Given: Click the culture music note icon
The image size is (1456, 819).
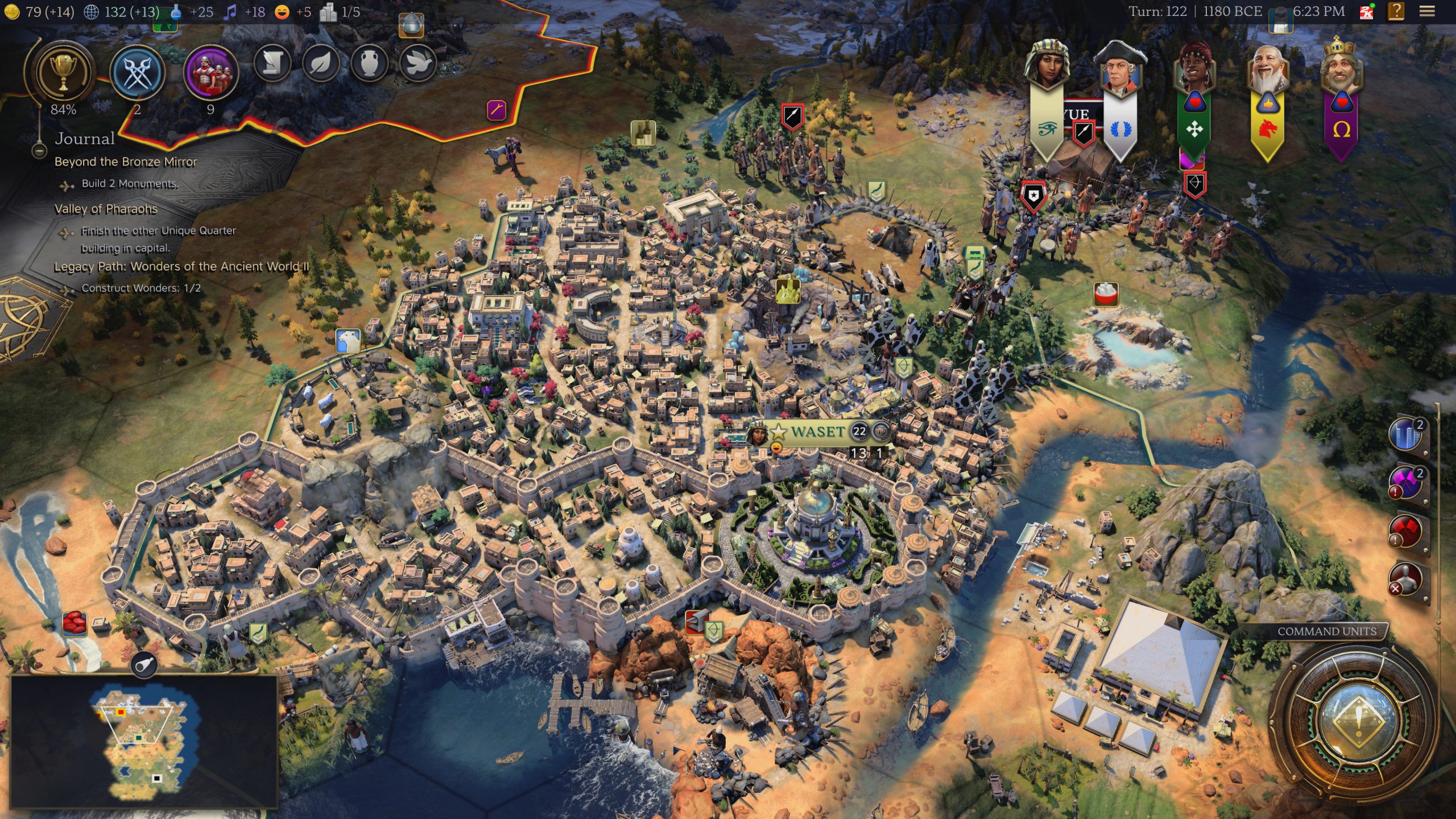Looking at the screenshot, I should [x=229, y=11].
